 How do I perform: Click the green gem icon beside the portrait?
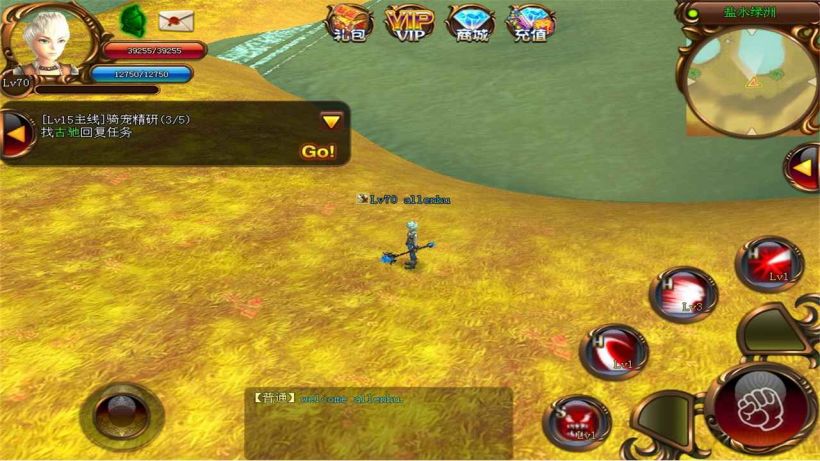(x=132, y=19)
